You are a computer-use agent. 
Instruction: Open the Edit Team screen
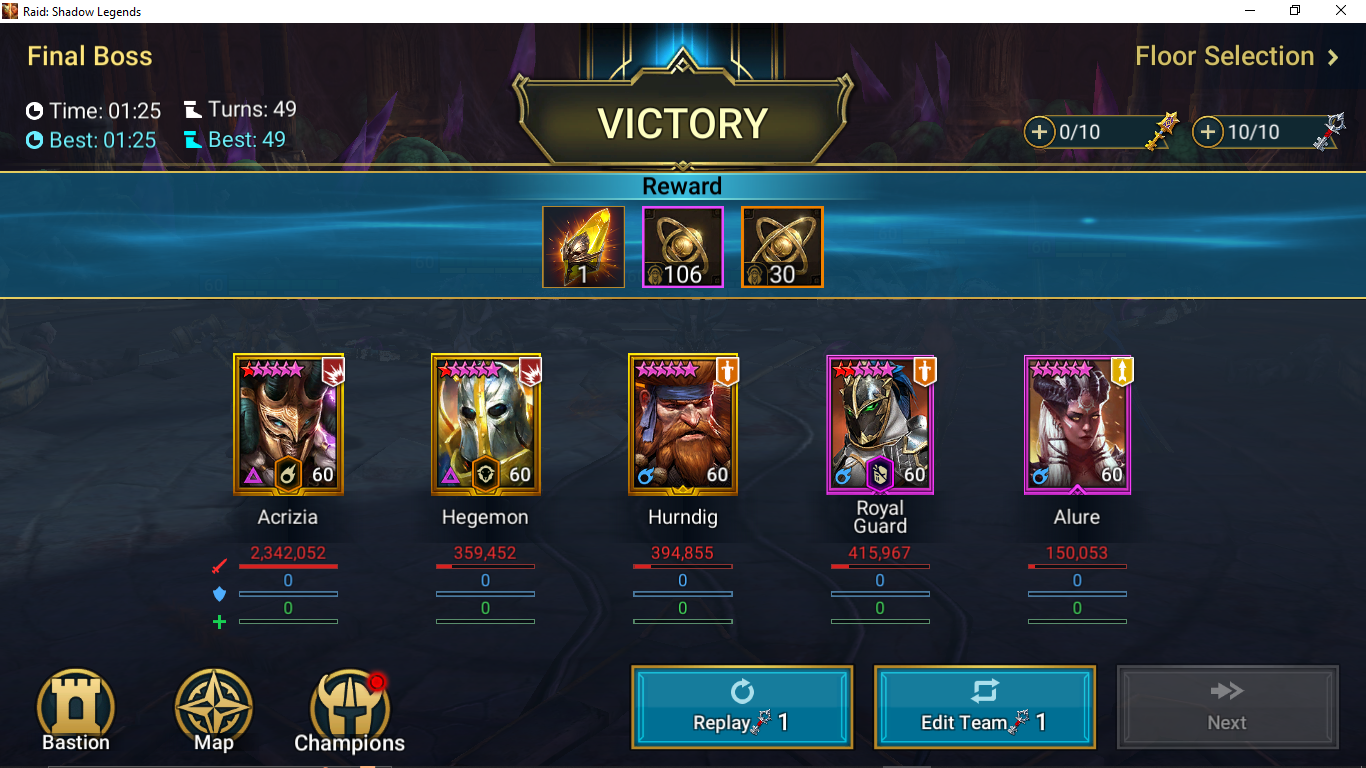pos(984,707)
